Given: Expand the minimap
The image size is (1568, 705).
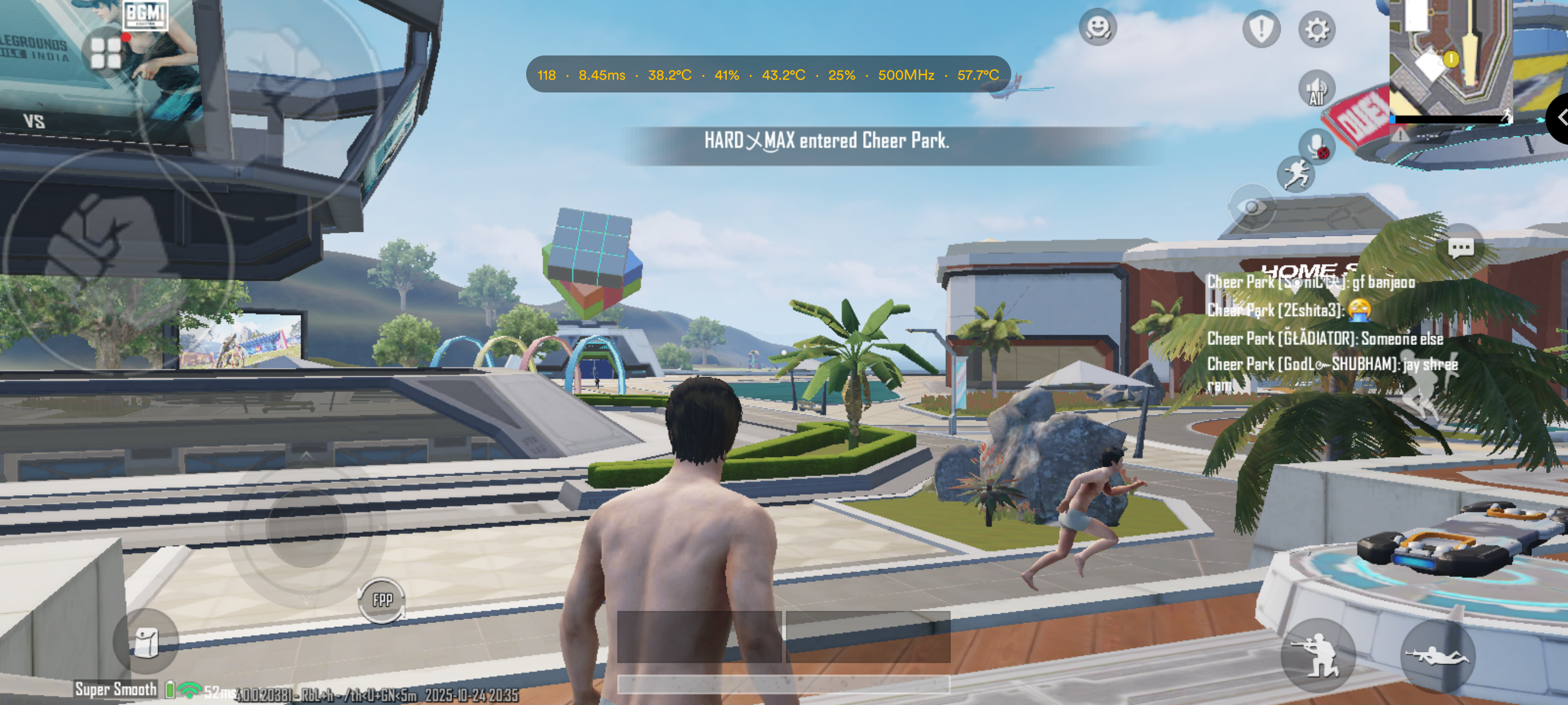Looking at the screenshot, I should 1450,61.
